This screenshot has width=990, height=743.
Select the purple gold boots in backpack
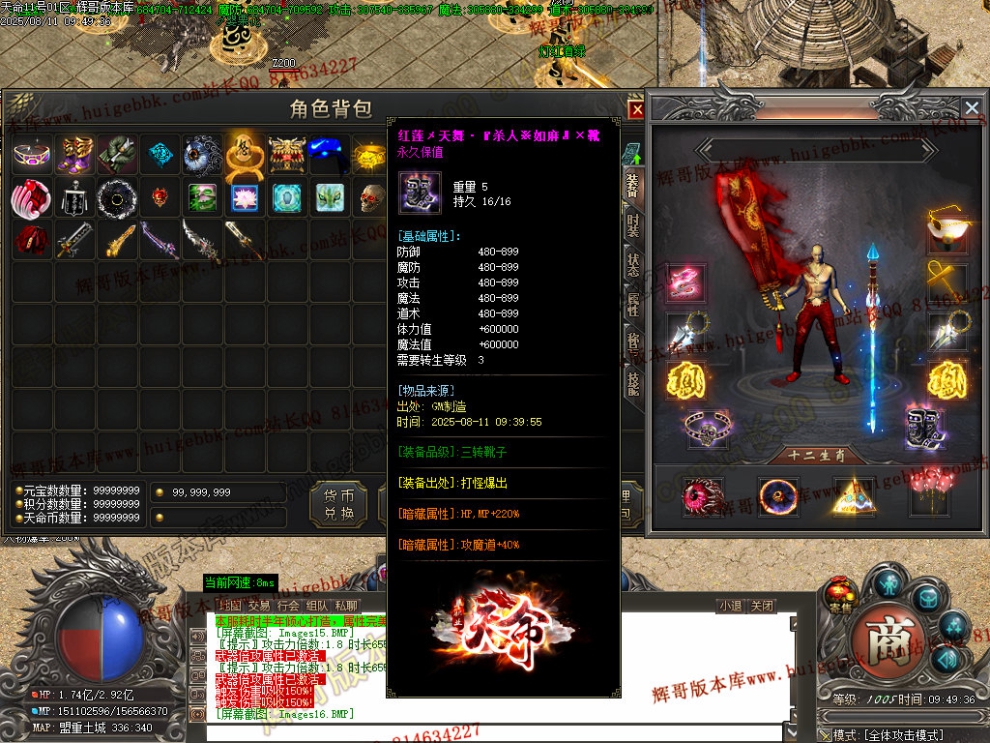coord(74,155)
